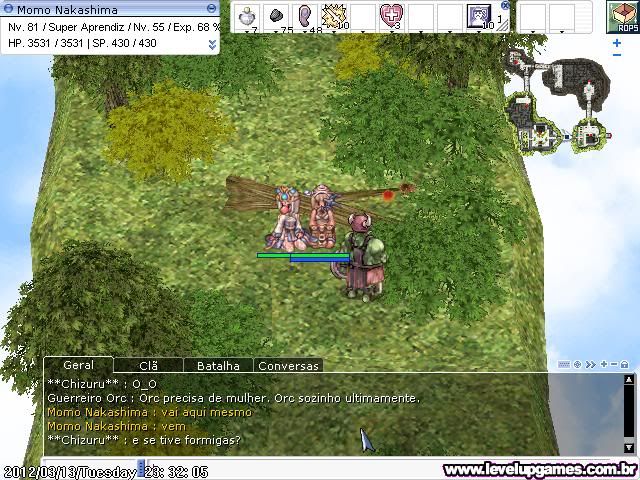Use the white potion hotbar slot

[248, 16]
